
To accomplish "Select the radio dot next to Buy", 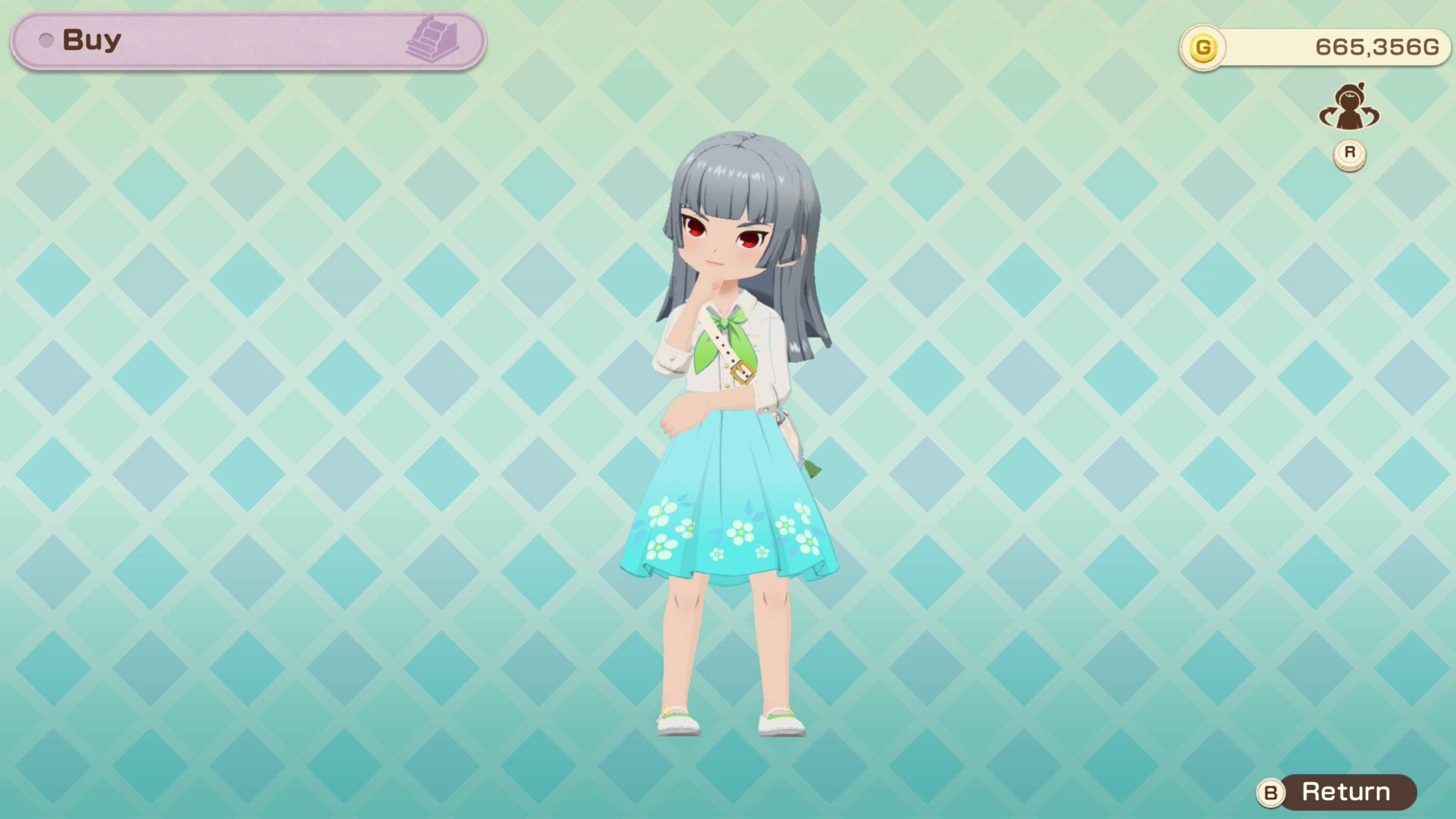I will tap(47, 40).
